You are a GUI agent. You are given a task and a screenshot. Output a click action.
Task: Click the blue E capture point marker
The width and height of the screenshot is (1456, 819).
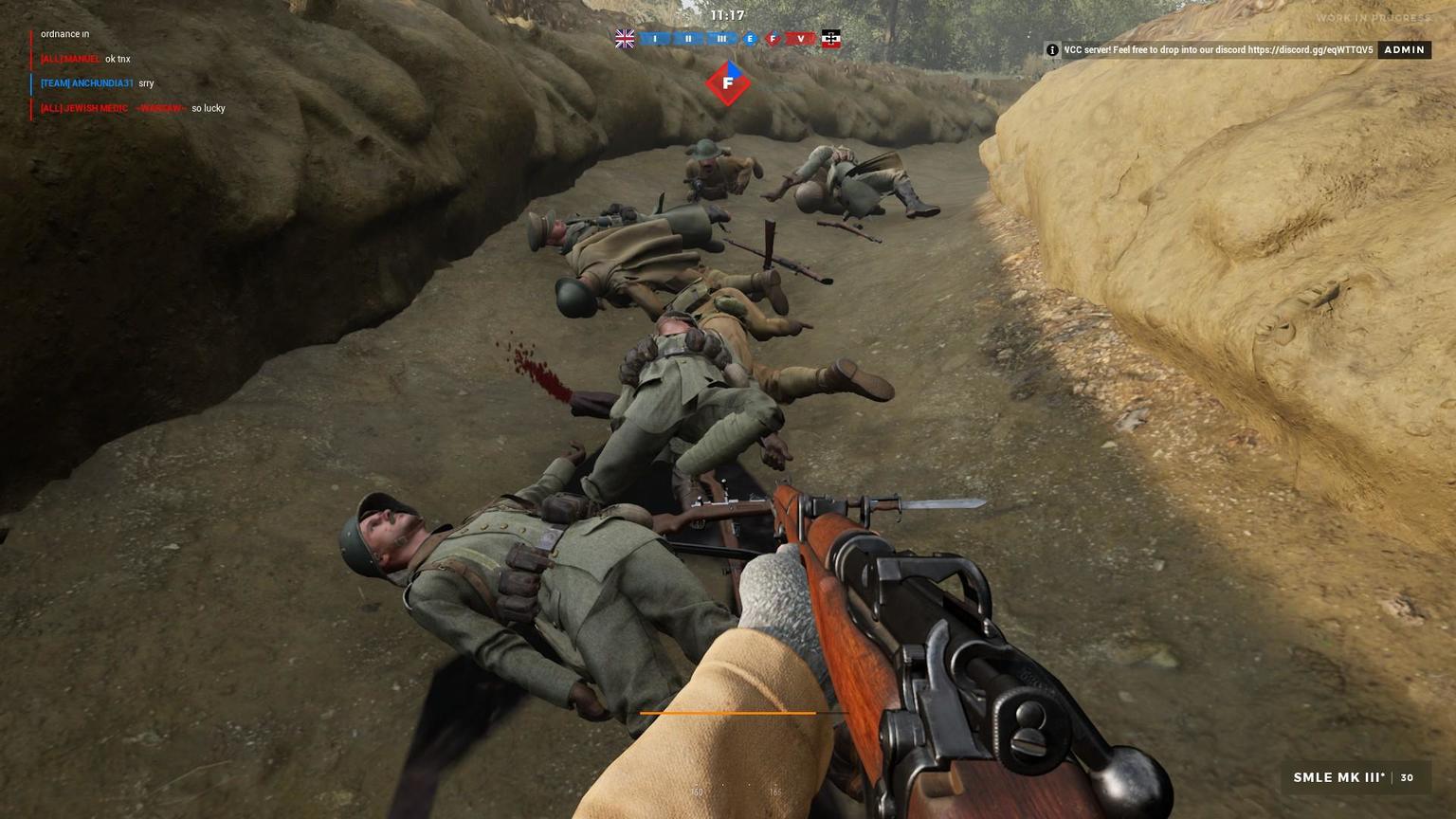(x=750, y=39)
